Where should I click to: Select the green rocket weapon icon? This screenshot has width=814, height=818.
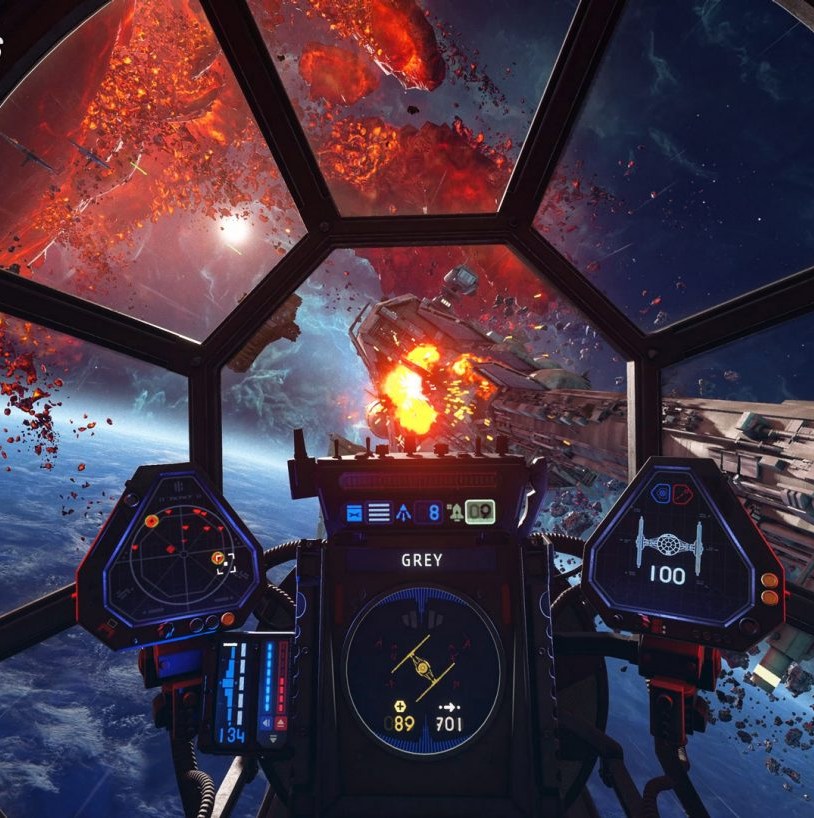click(456, 513)
